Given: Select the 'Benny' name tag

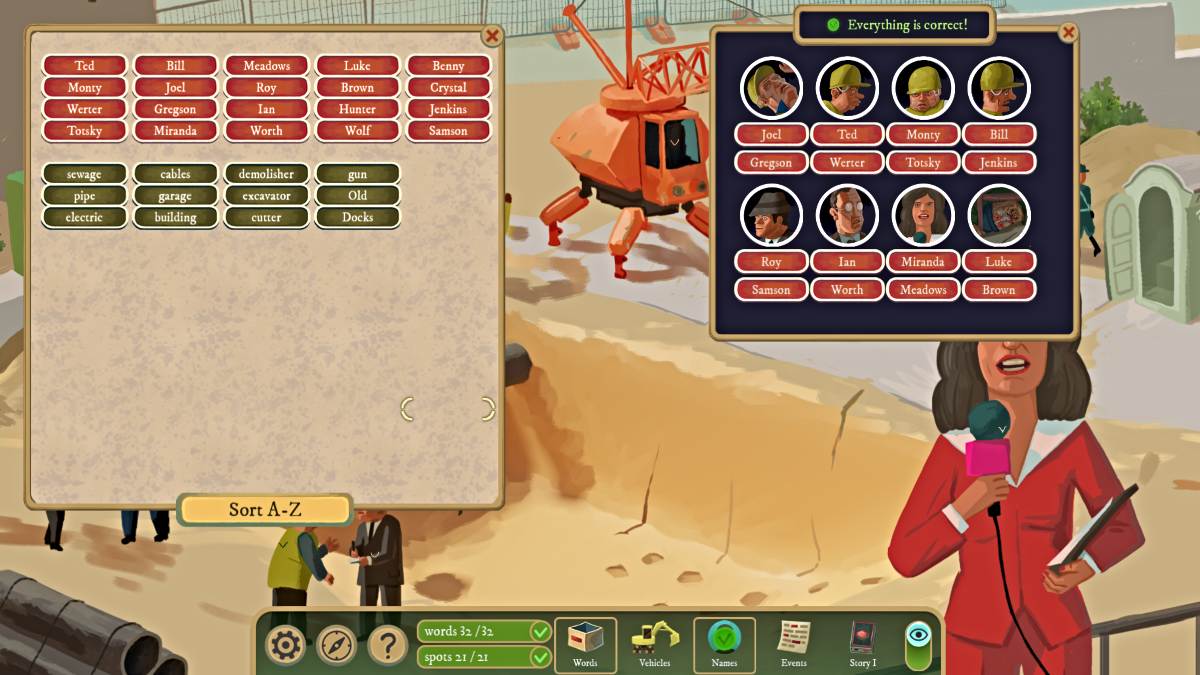Looking at the screenshot, I should coord(448,66).
